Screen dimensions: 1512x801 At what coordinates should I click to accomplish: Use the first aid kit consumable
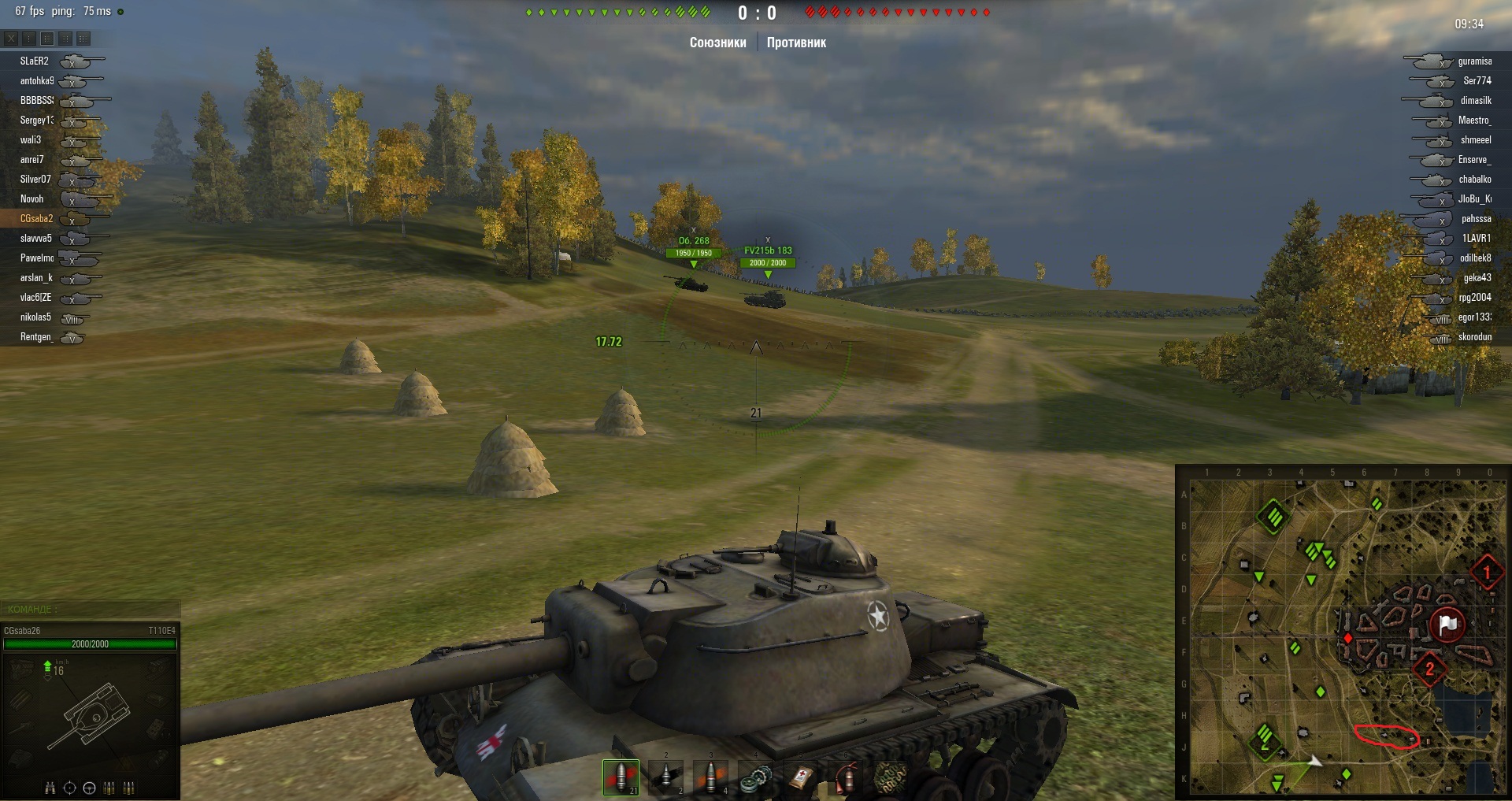coord(801,777)
